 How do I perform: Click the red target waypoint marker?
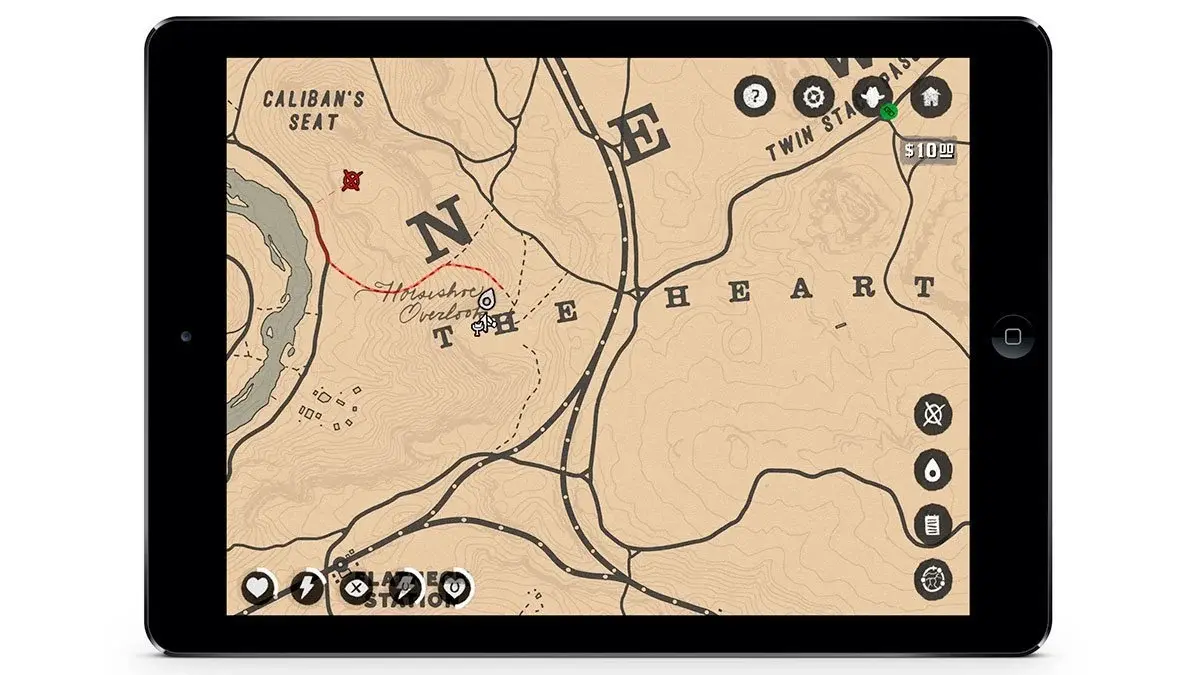tap(352, 180)
